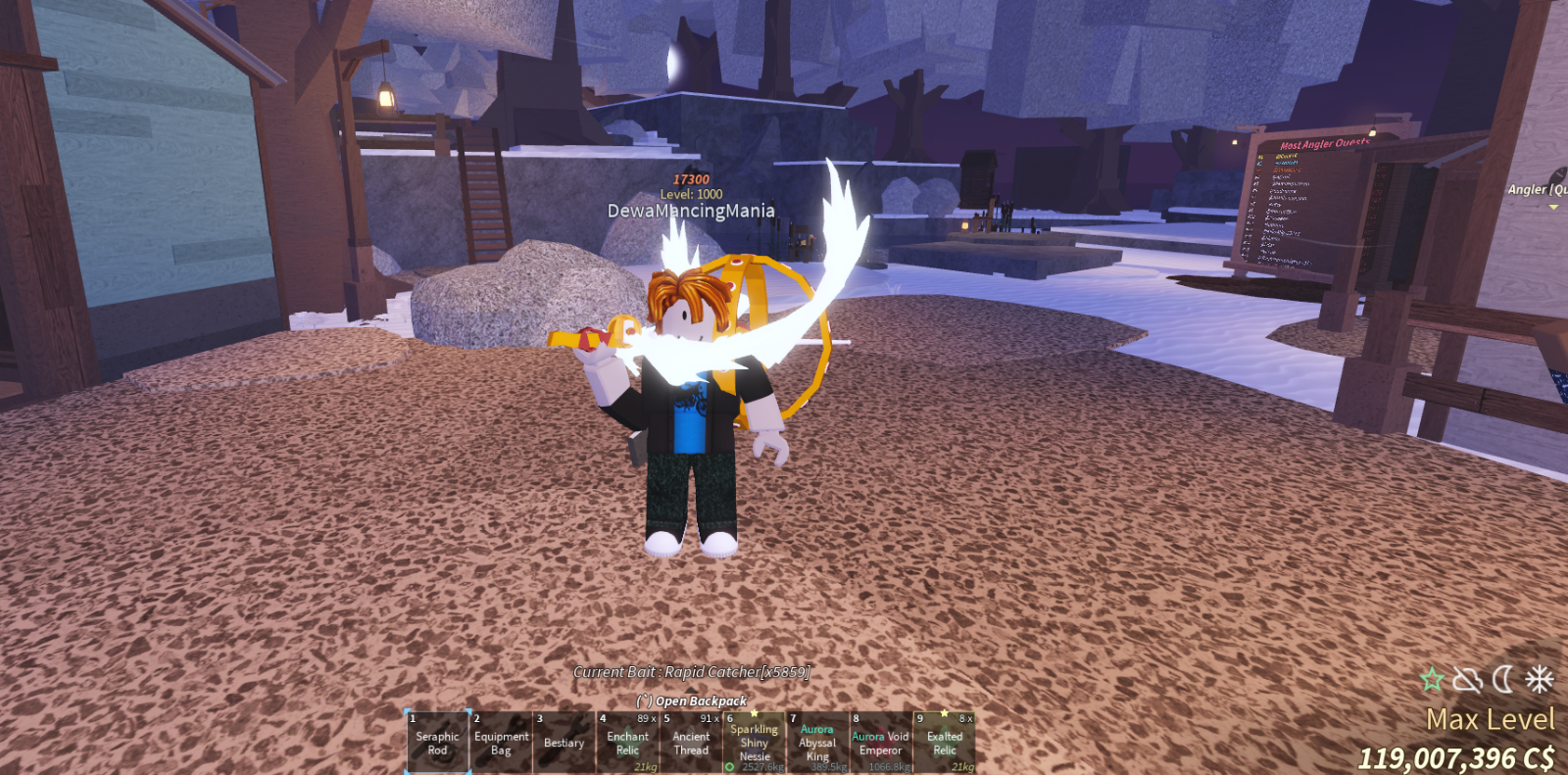Open the Bestiary from the hotbar
The image size is (1568, 775).
(x=563, y=743)
